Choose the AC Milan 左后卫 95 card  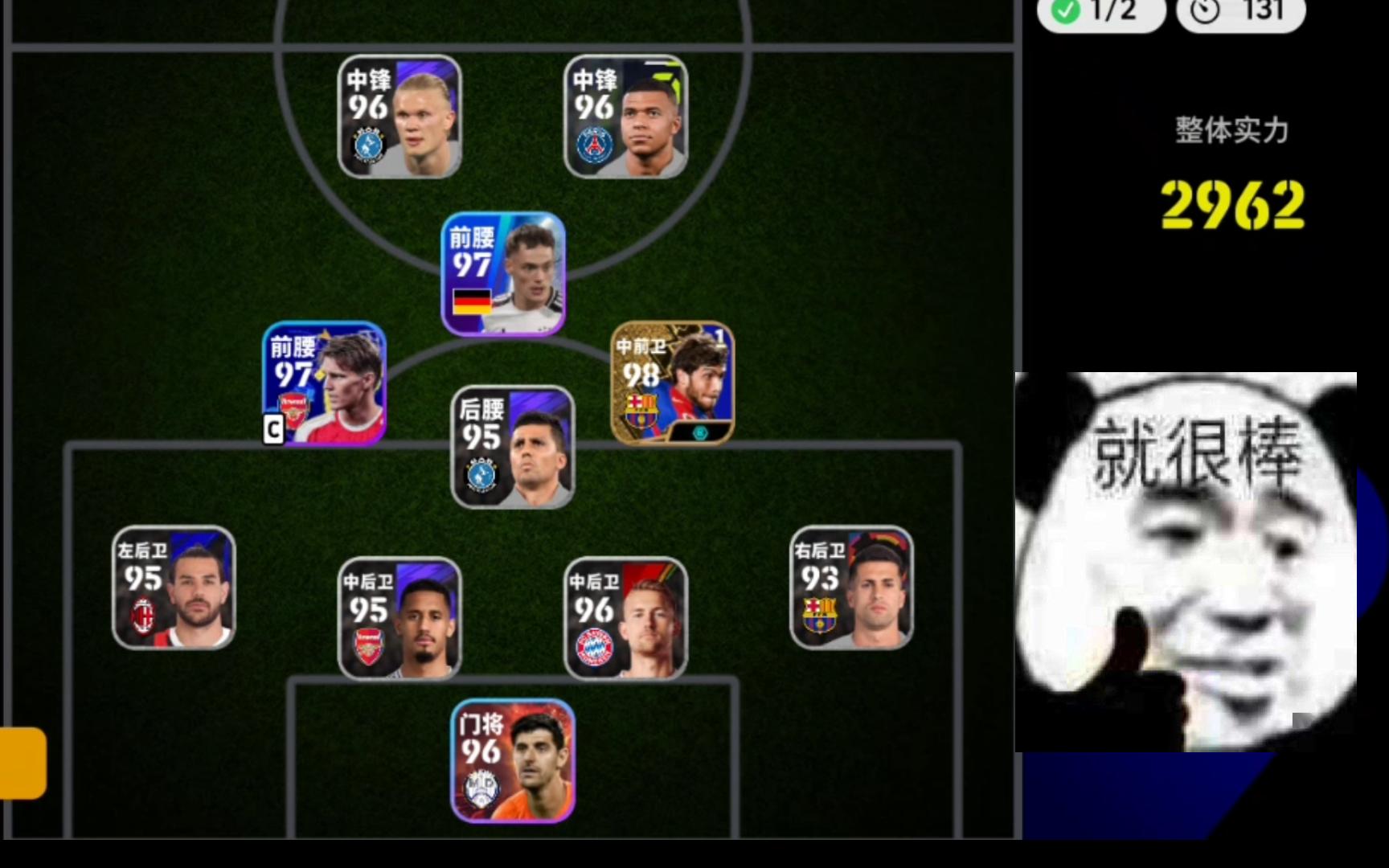[174, 588]
